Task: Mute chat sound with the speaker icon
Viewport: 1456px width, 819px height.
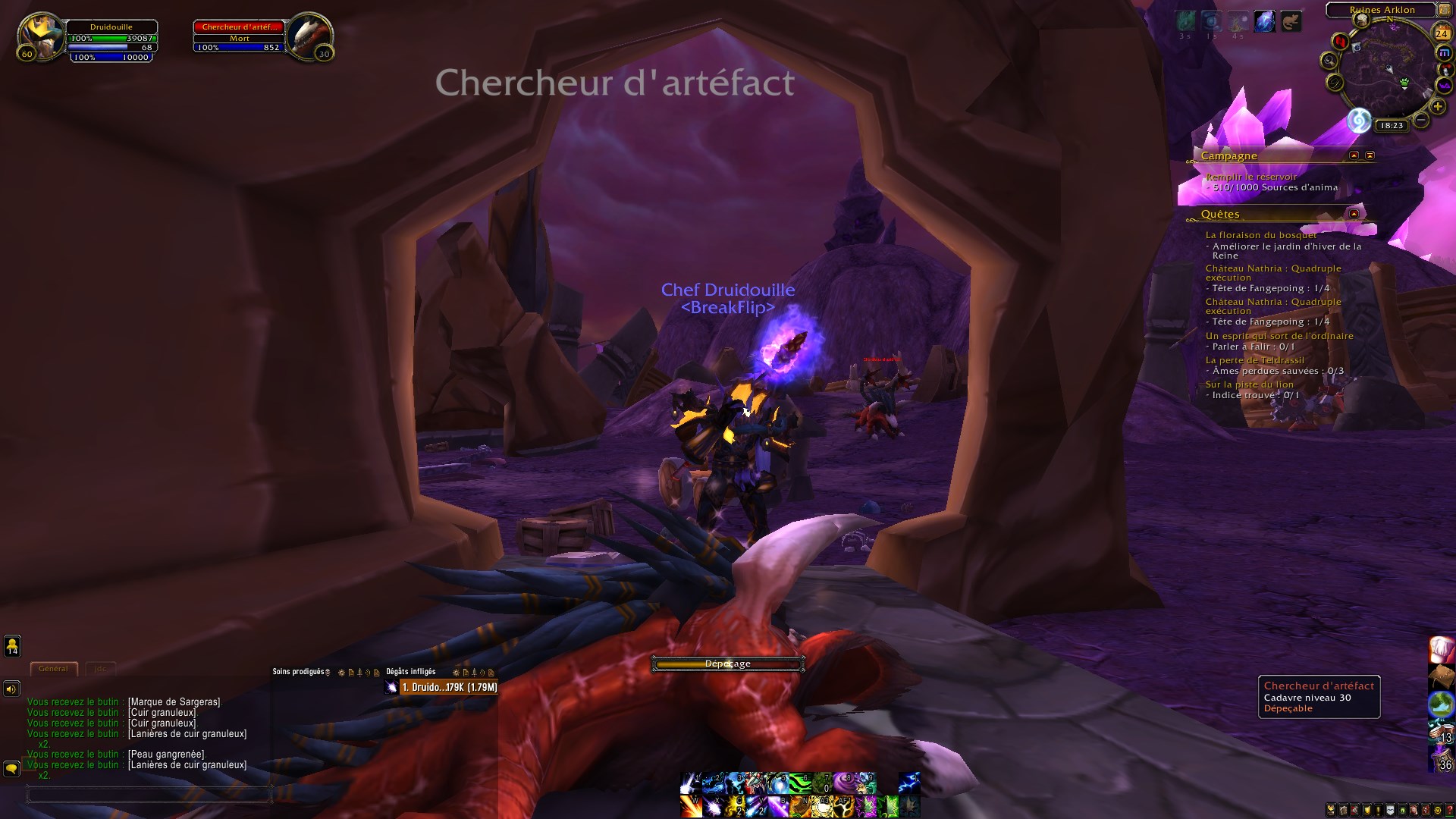Action: click(x=11, y=689)
